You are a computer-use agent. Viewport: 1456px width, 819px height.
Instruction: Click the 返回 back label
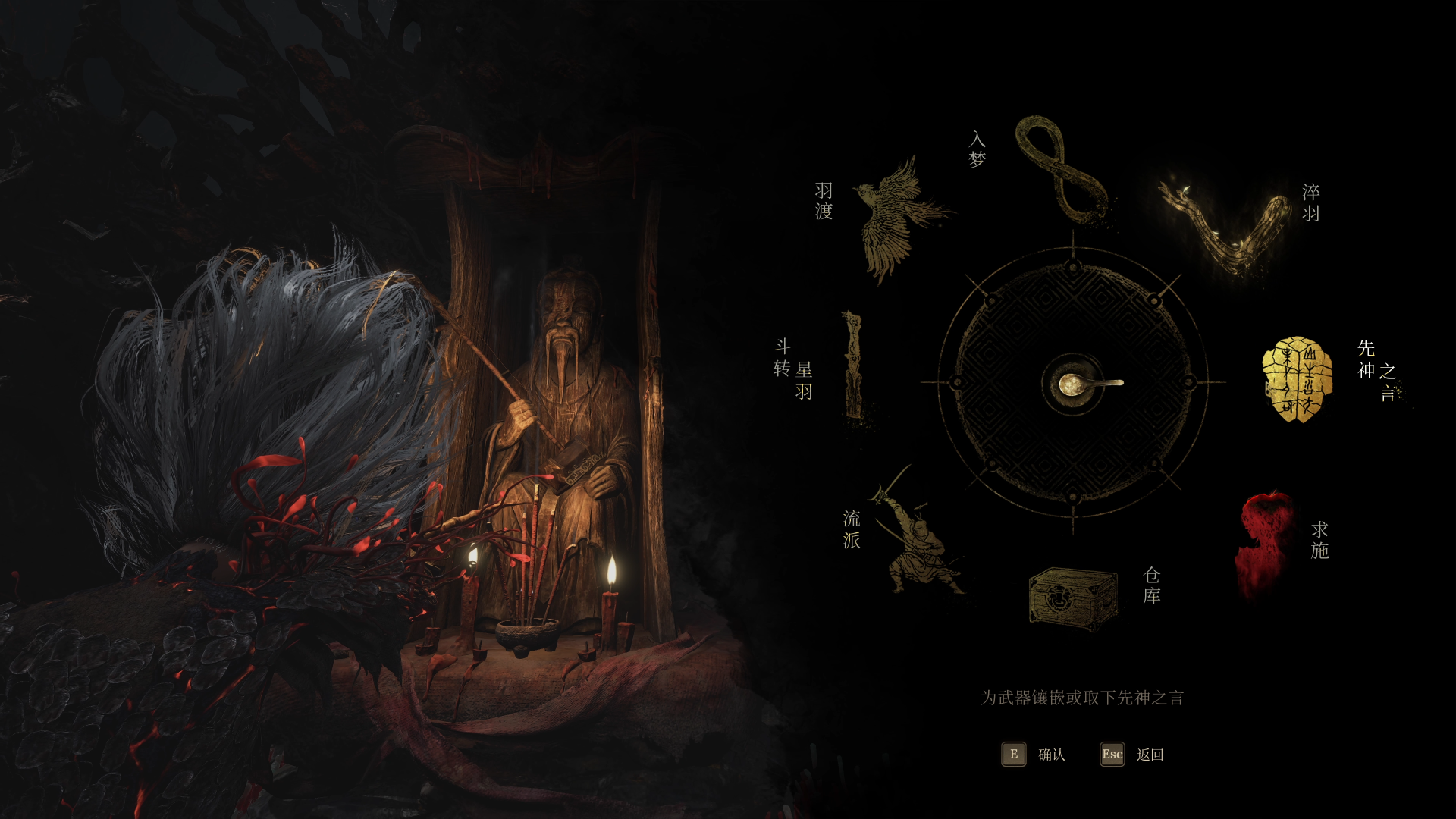[1150, 755]
